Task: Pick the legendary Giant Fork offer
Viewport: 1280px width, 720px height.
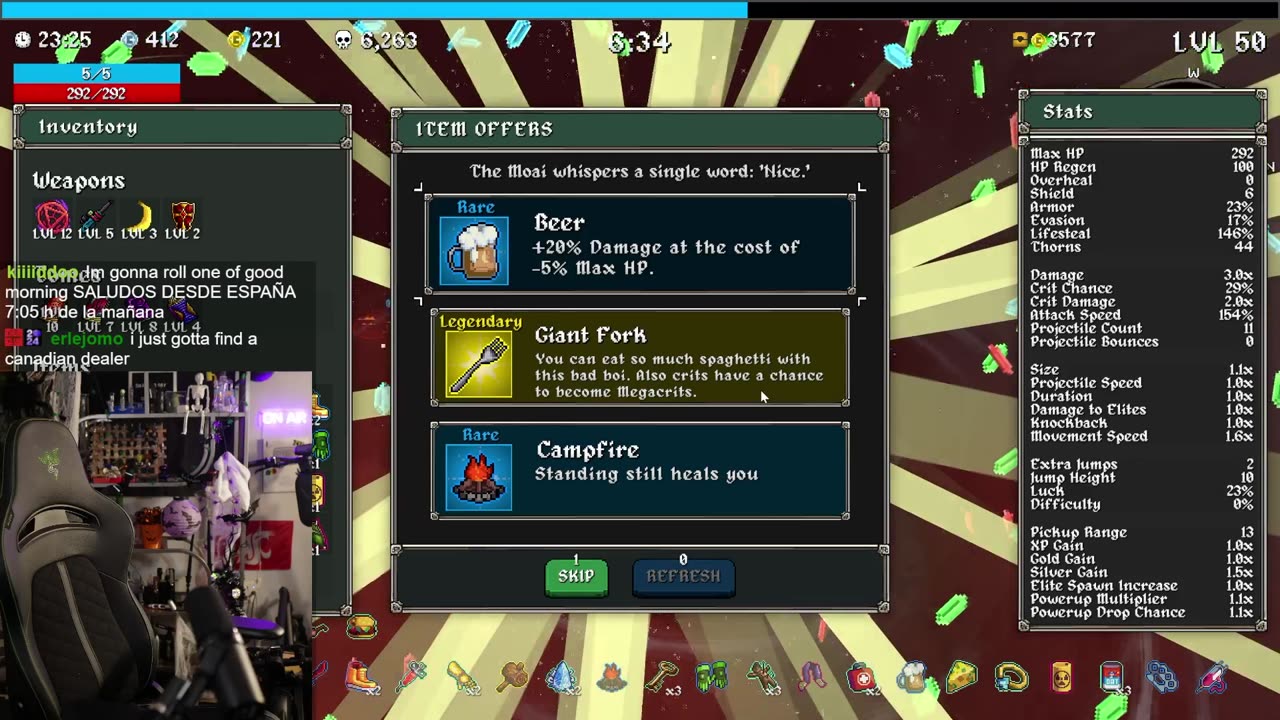Action: pos(640,358)
